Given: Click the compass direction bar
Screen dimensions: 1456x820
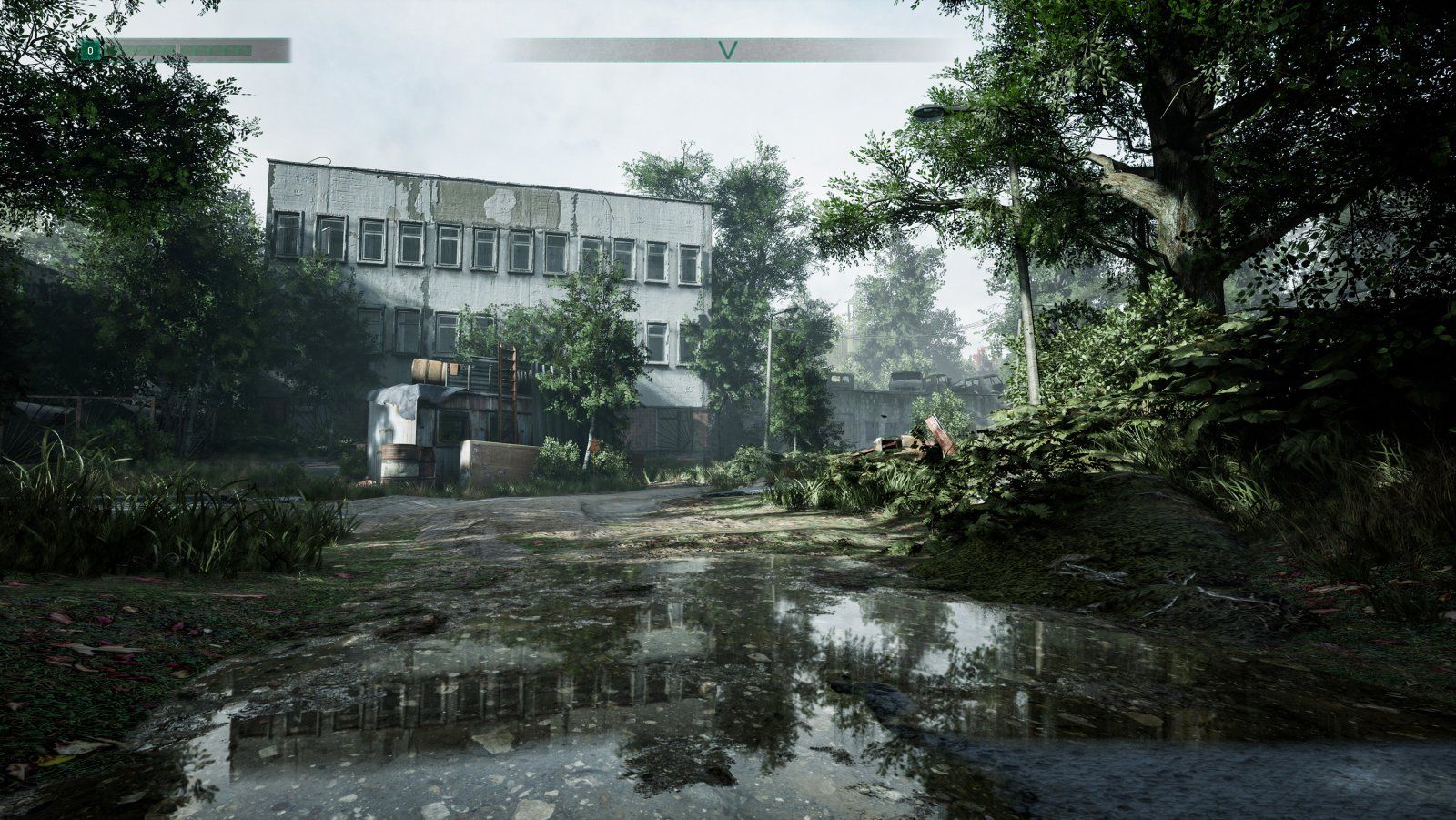Looking at the screenshot, I should (727, 50).
